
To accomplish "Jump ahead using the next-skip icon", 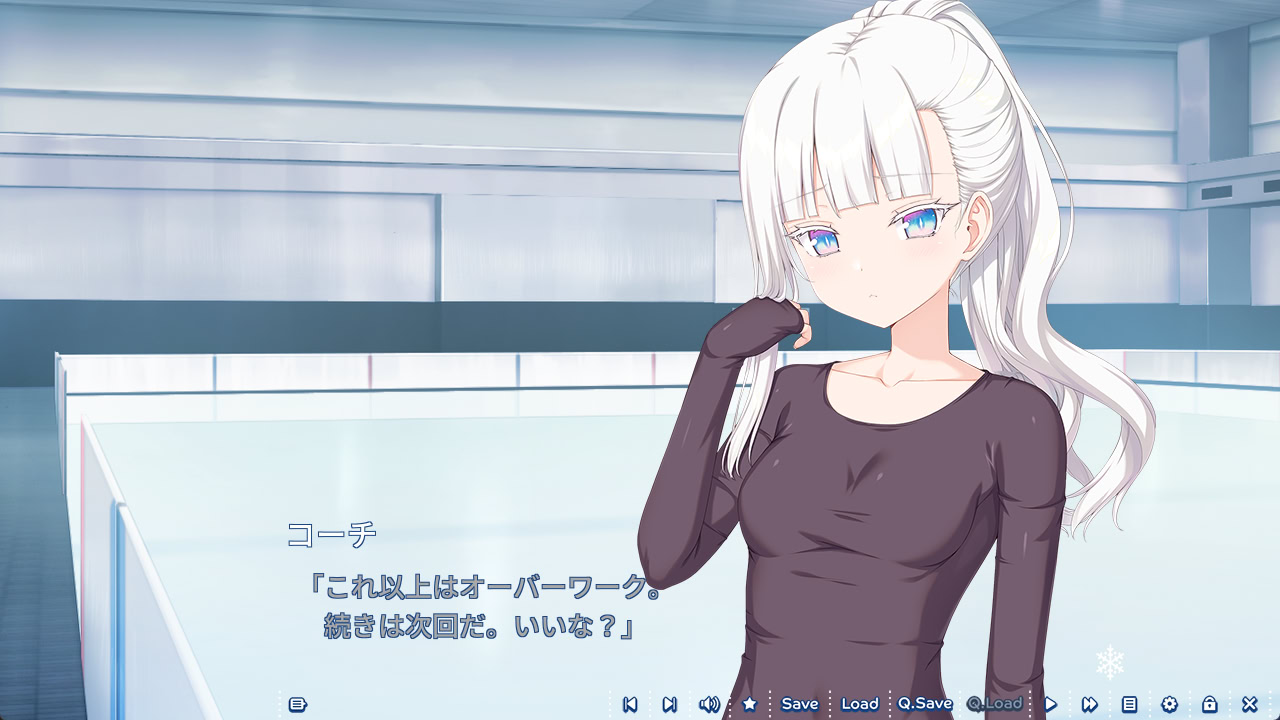I will click(668, 704).
